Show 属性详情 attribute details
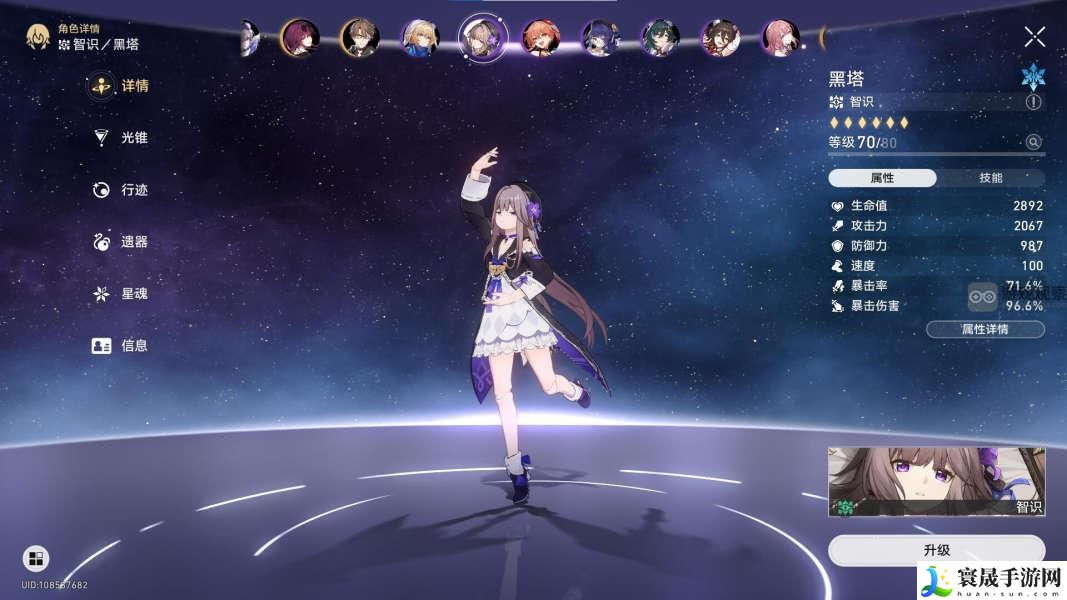Image resolution: width=1067 pixels, height=600 pixels. pos(985,329)
